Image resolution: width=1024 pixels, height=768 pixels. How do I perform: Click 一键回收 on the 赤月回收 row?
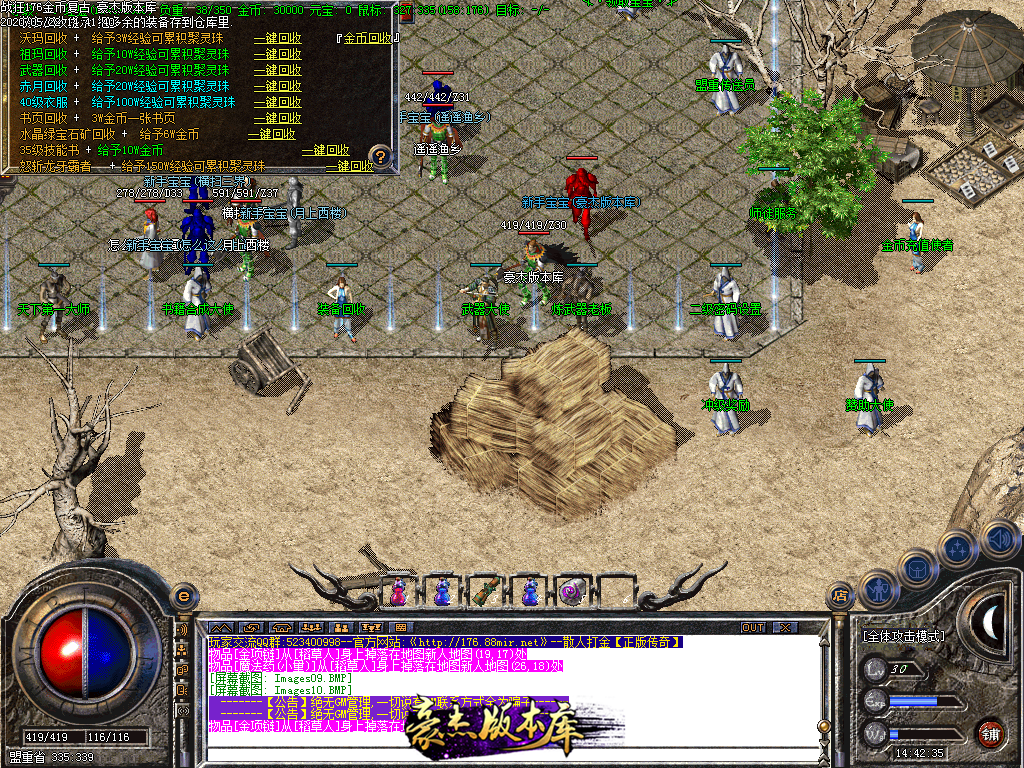tap(277, 86)
